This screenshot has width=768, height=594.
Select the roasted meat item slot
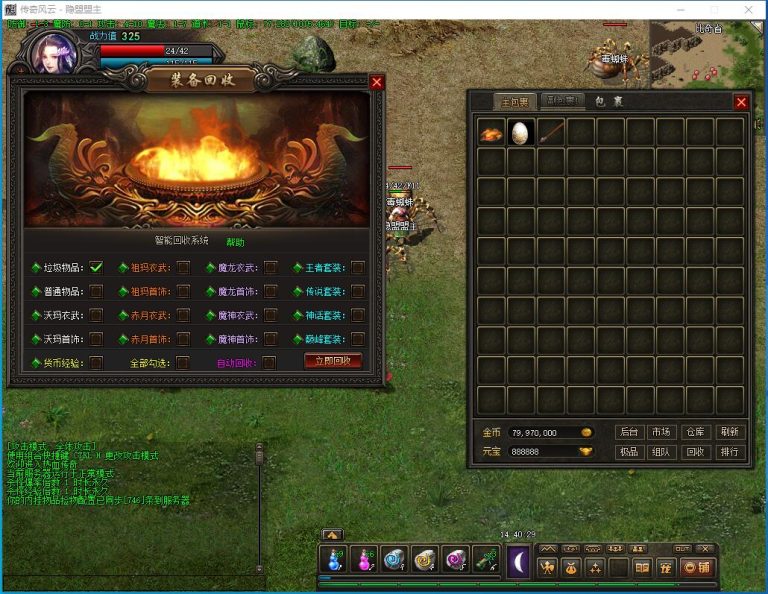coord(490,133)
